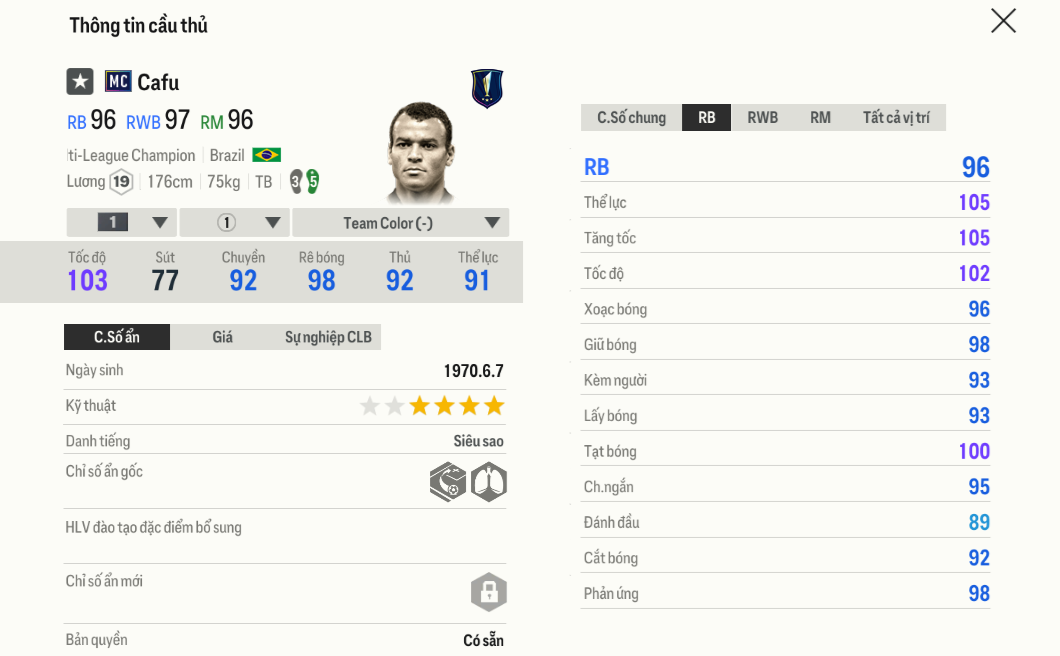Select the RB position tab

pyautogui.click(x=707, y=118)
